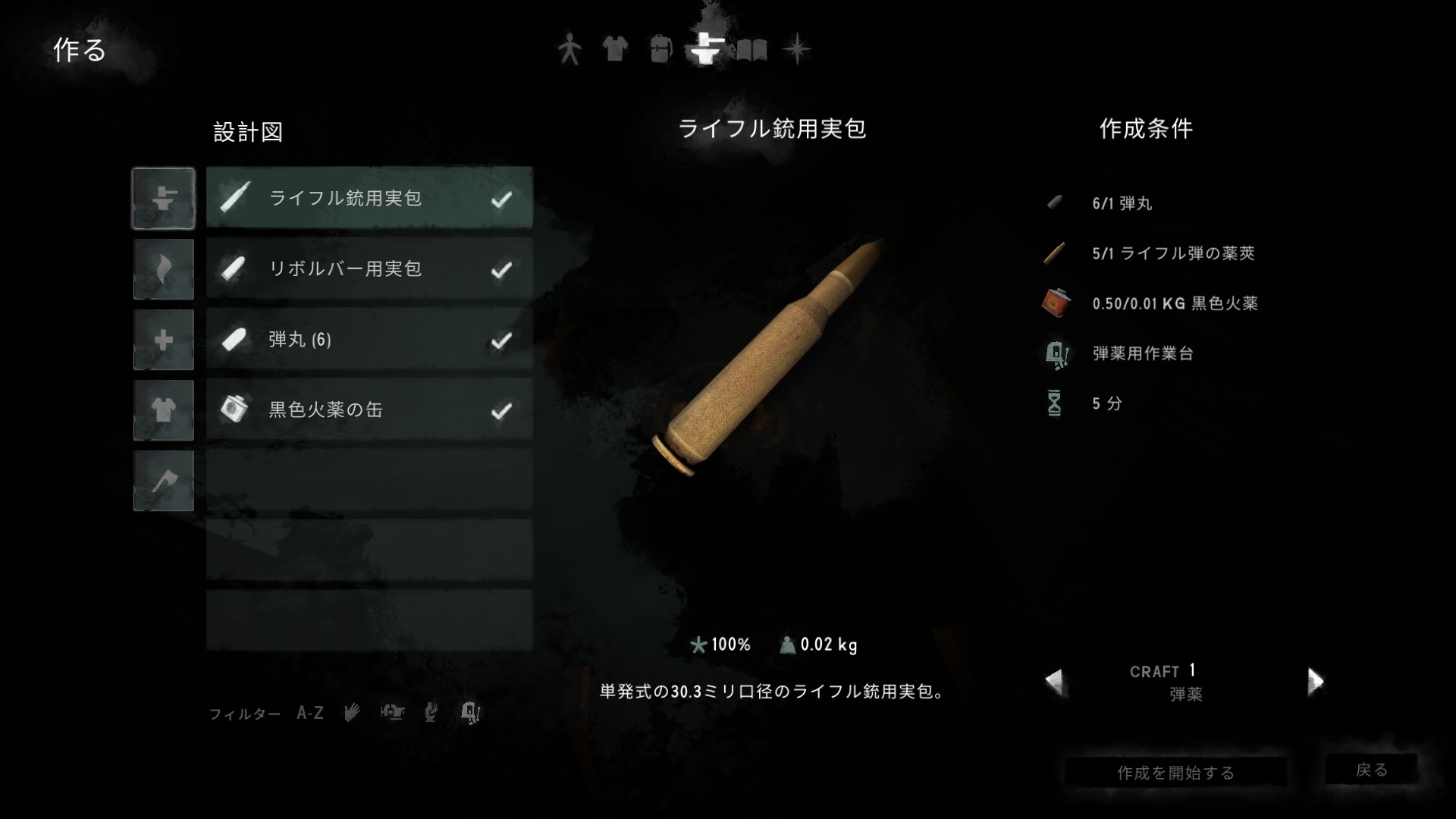Choose the hatchet tools category
This screenshot has height=819, width=1456.
[164, 481]
